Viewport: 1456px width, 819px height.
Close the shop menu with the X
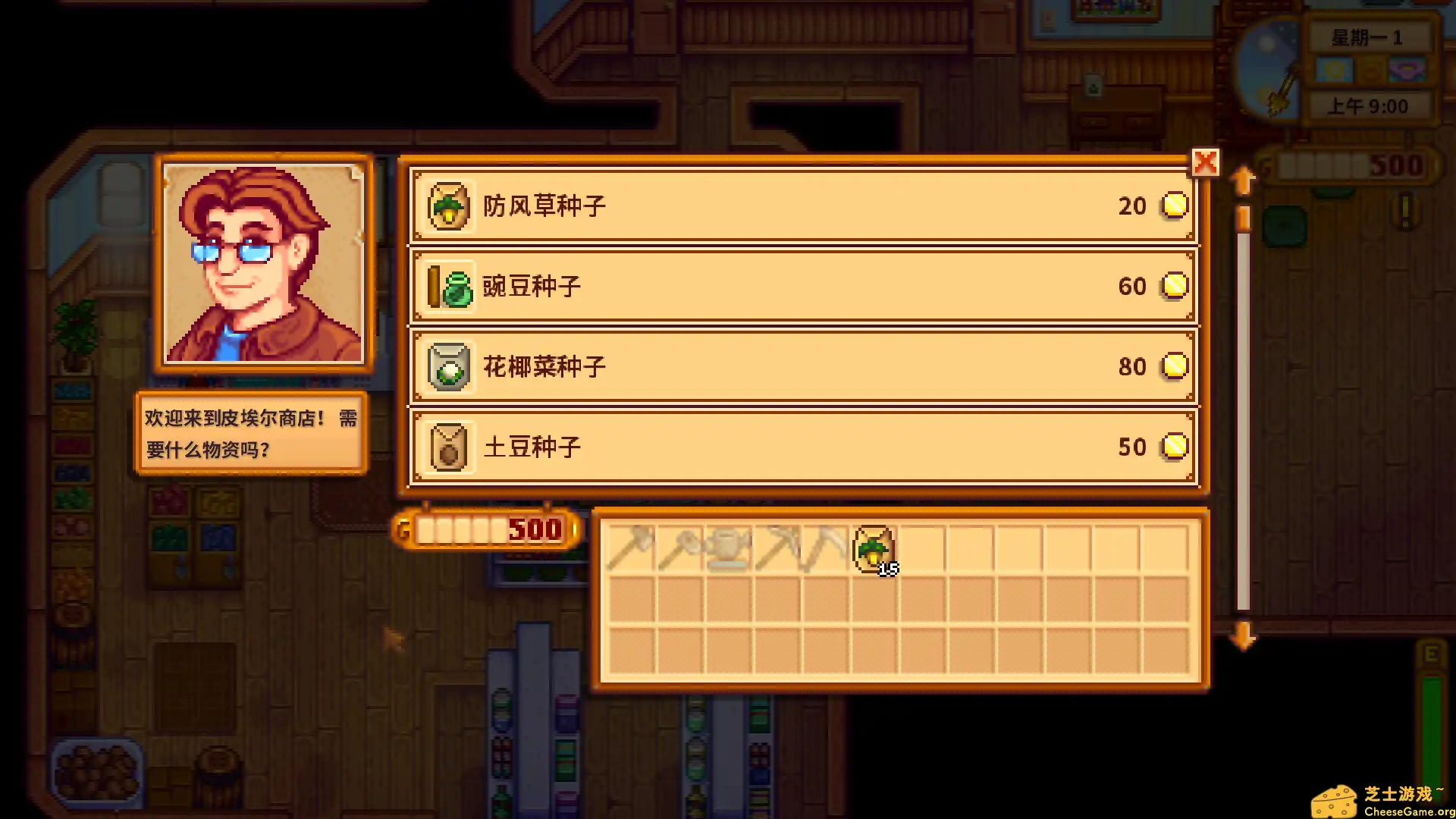[x=1206, y=162]
